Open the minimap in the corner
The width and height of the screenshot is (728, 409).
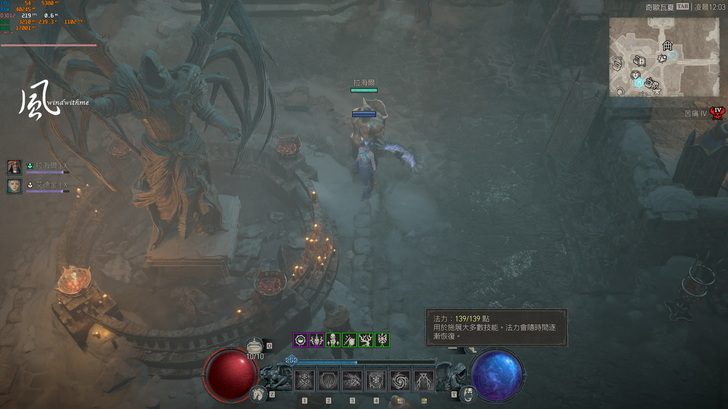pyautogui.click(x=653, y=56)
